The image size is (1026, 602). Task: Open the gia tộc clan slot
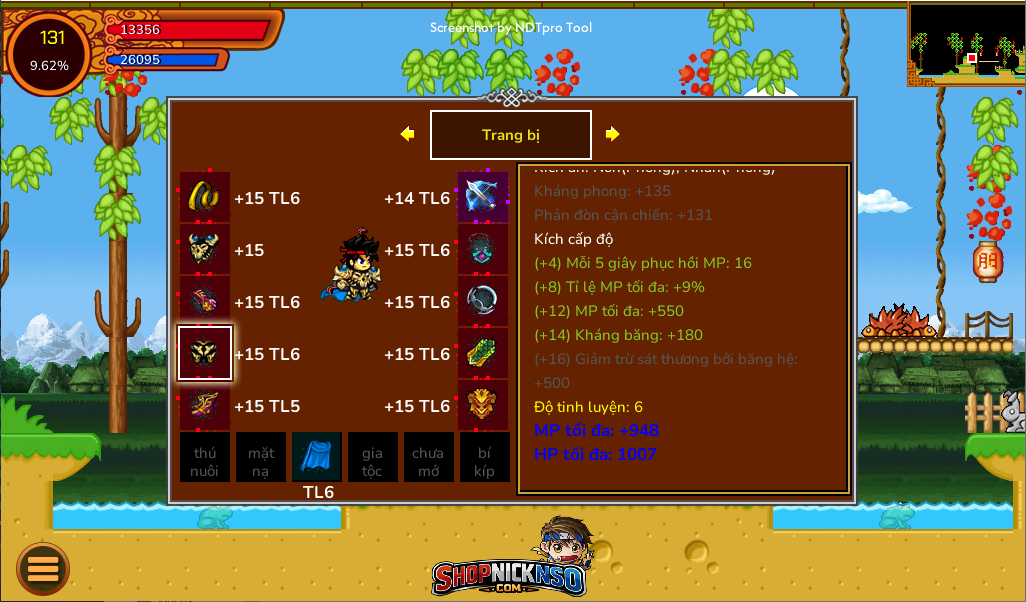372,458
